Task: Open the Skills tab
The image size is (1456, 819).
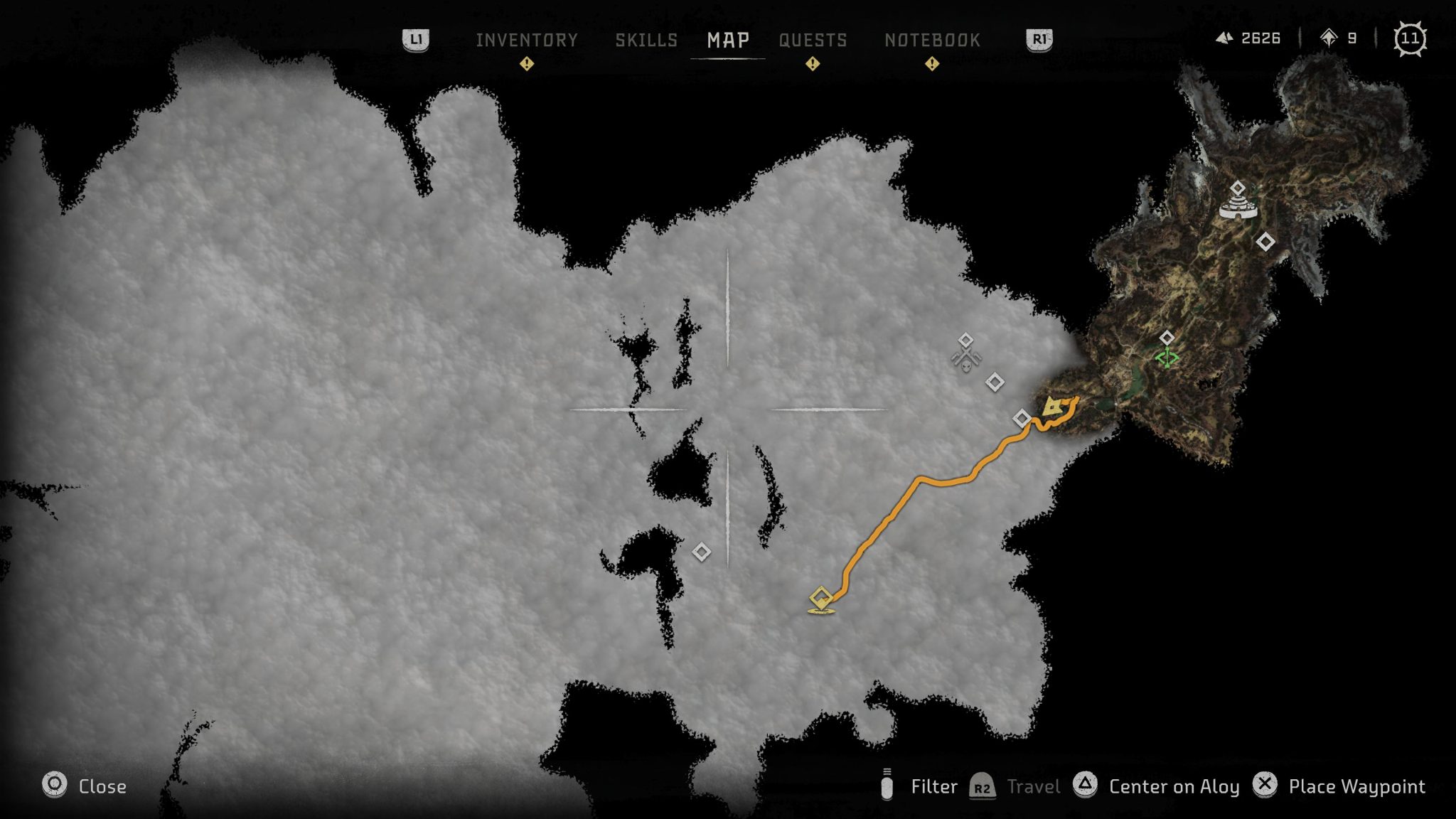Action: (x=646, y=41)
